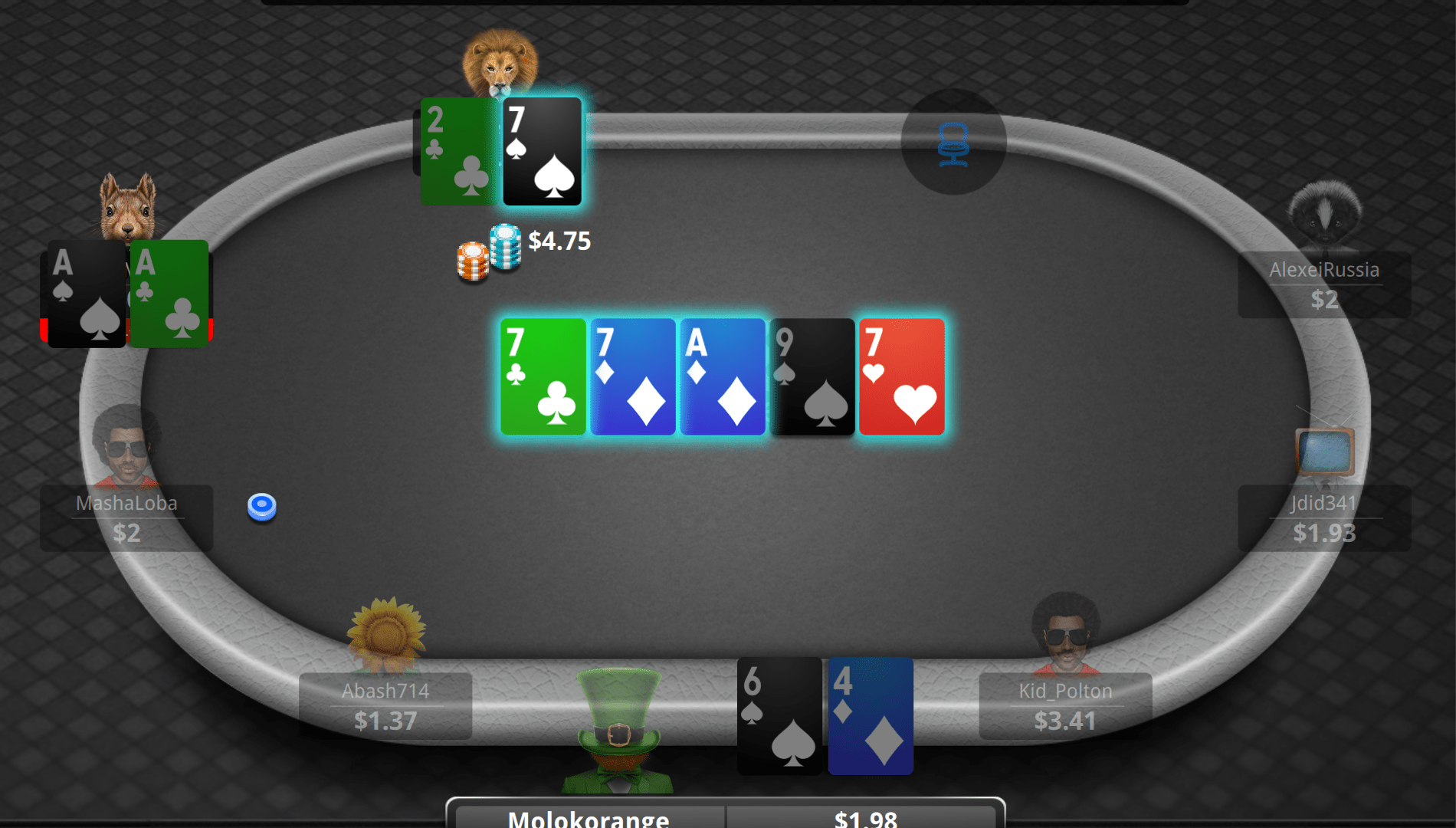
Task: Select the blue dealer button disc
Action: point(262,506)
